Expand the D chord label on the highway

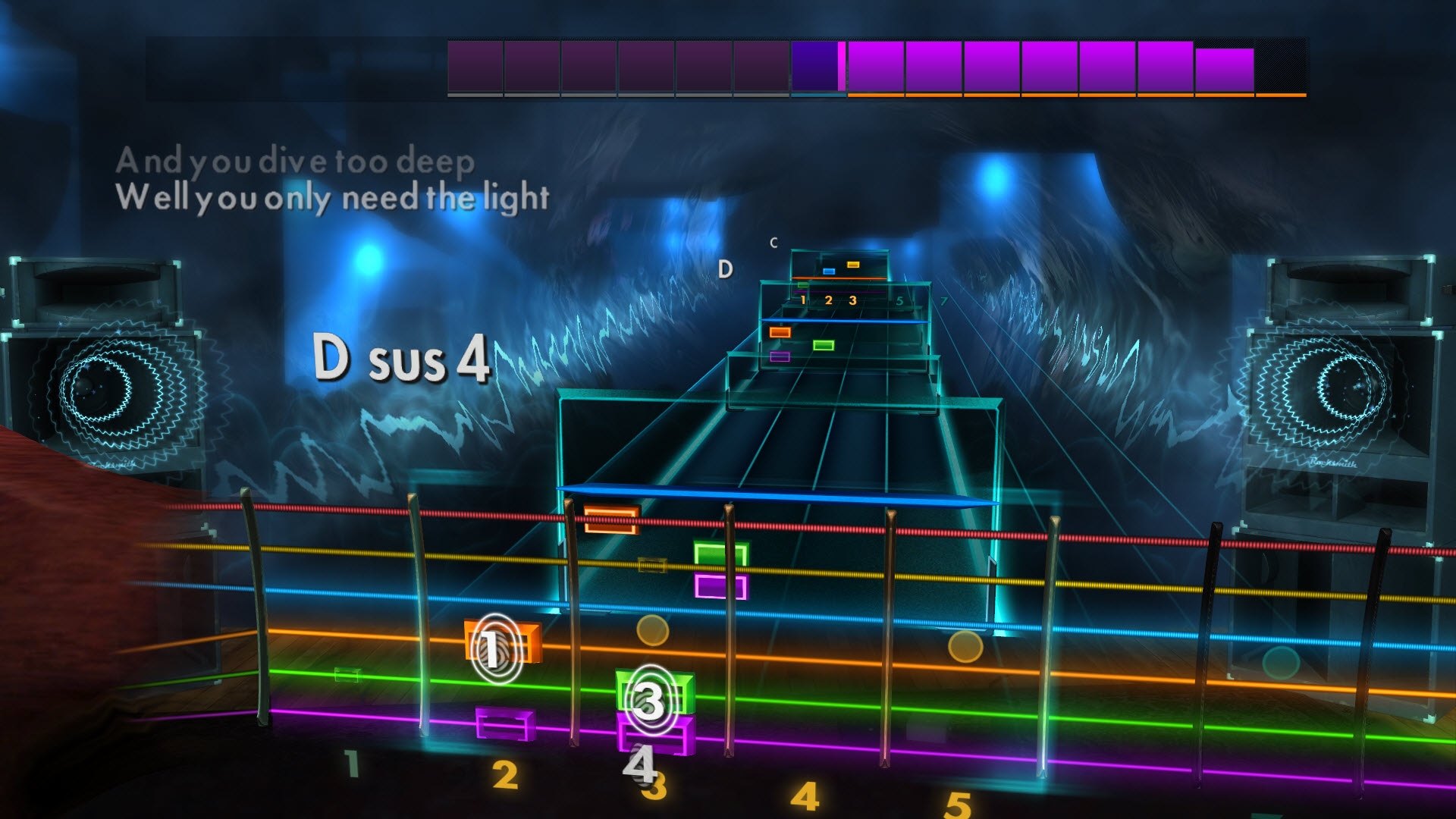pos(726,267)
